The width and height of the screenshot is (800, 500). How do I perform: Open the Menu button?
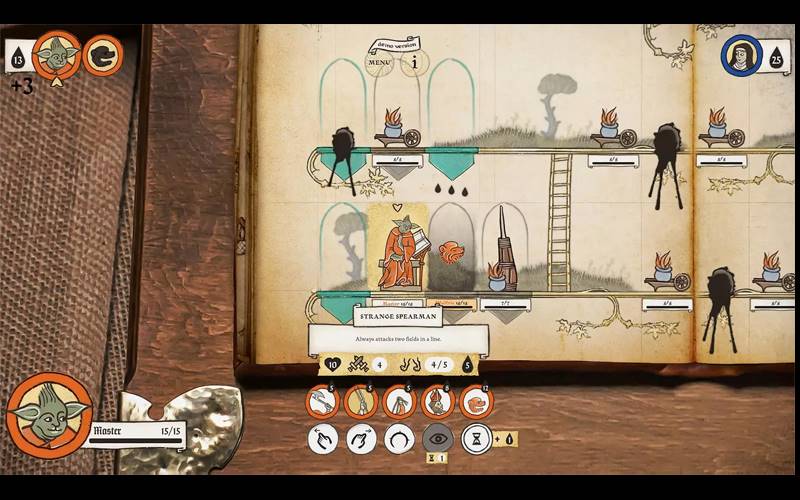click(x=379, y=63)
